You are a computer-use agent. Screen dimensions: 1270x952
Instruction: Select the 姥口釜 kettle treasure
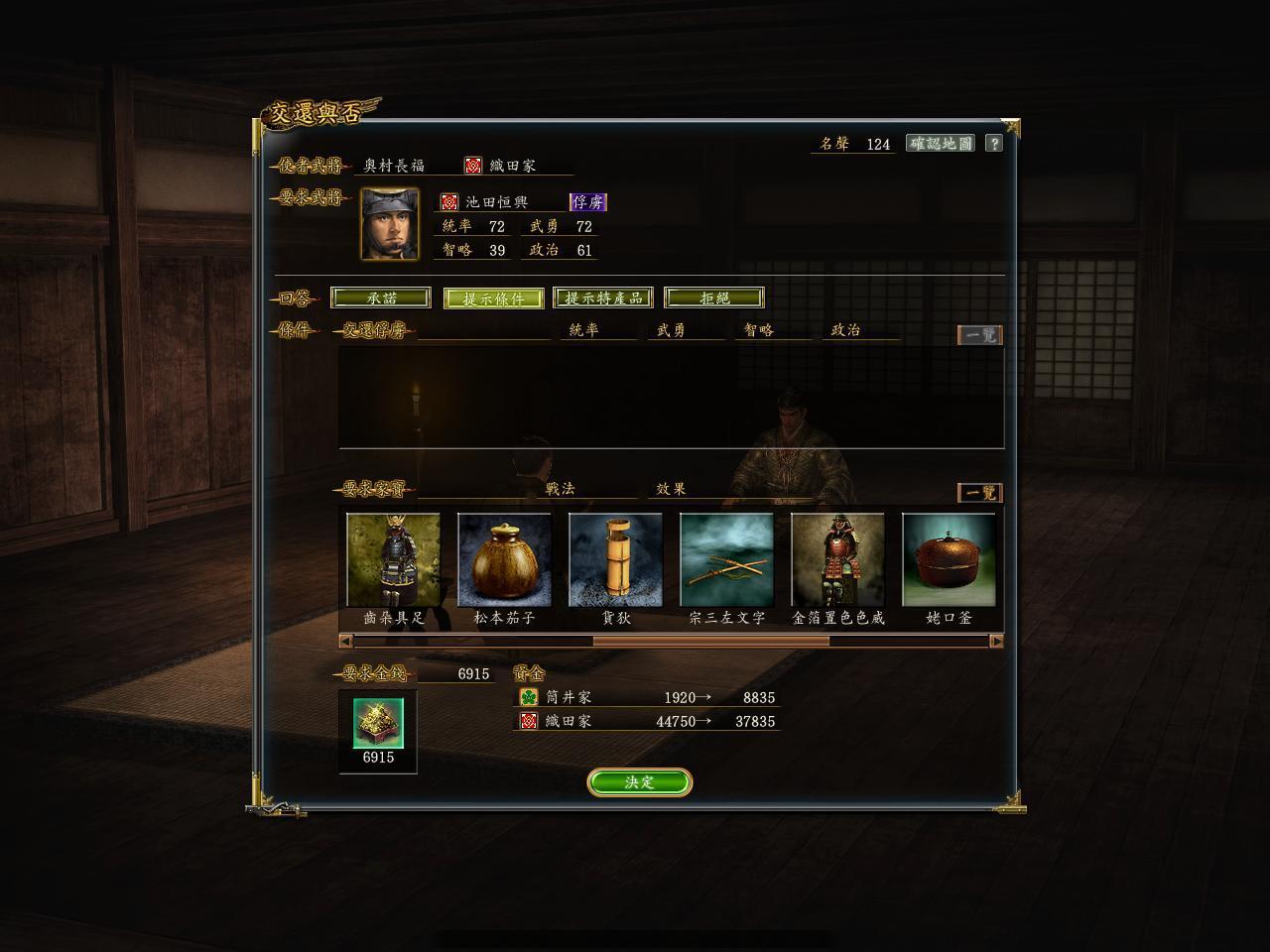[949, 560]
